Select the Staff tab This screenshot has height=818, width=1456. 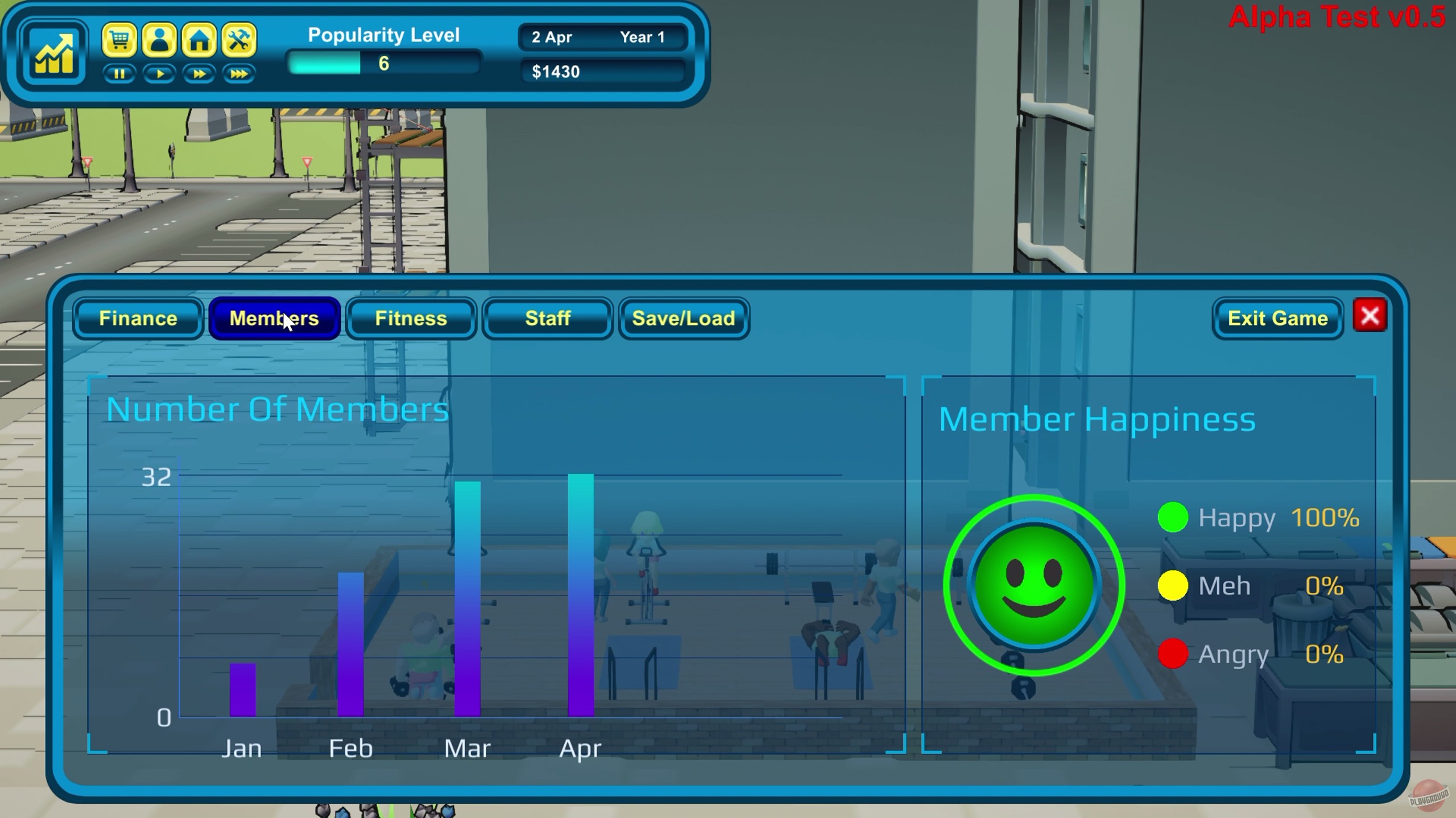click(x=547, y=319)
